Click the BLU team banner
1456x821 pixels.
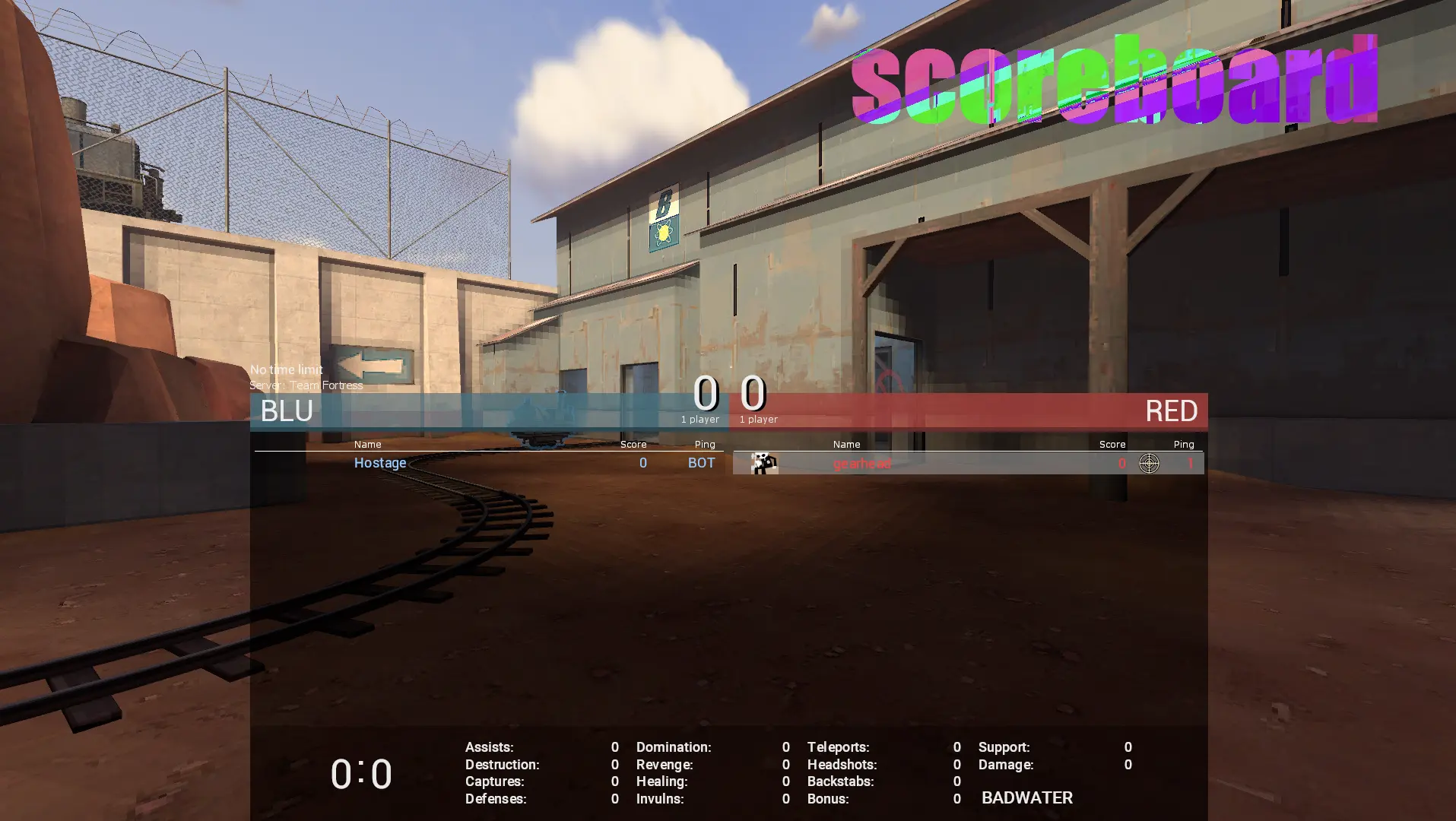tap(456, 411)
